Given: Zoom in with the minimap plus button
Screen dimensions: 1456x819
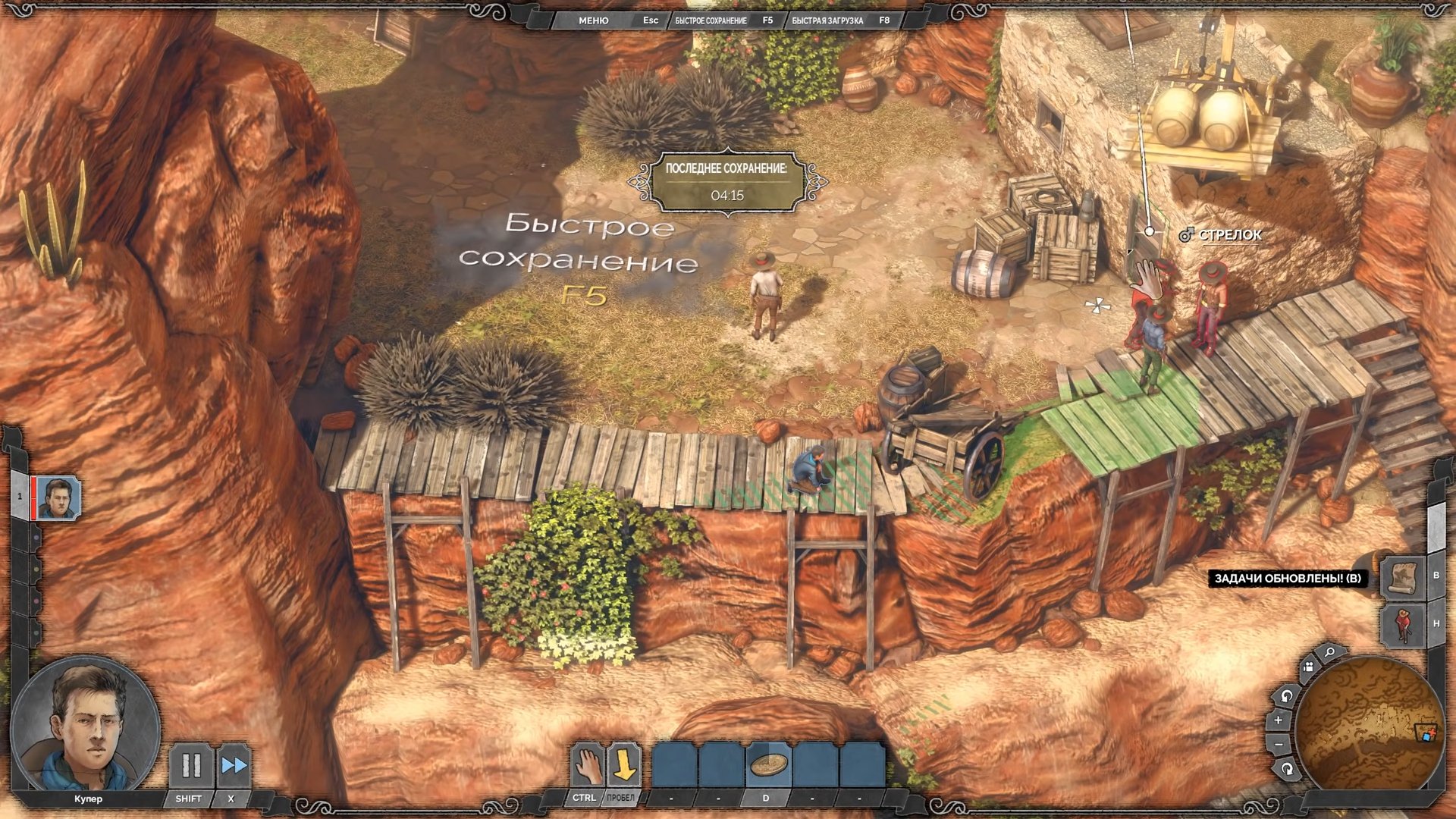Looking at the screenshot, I should (1279, 720).
